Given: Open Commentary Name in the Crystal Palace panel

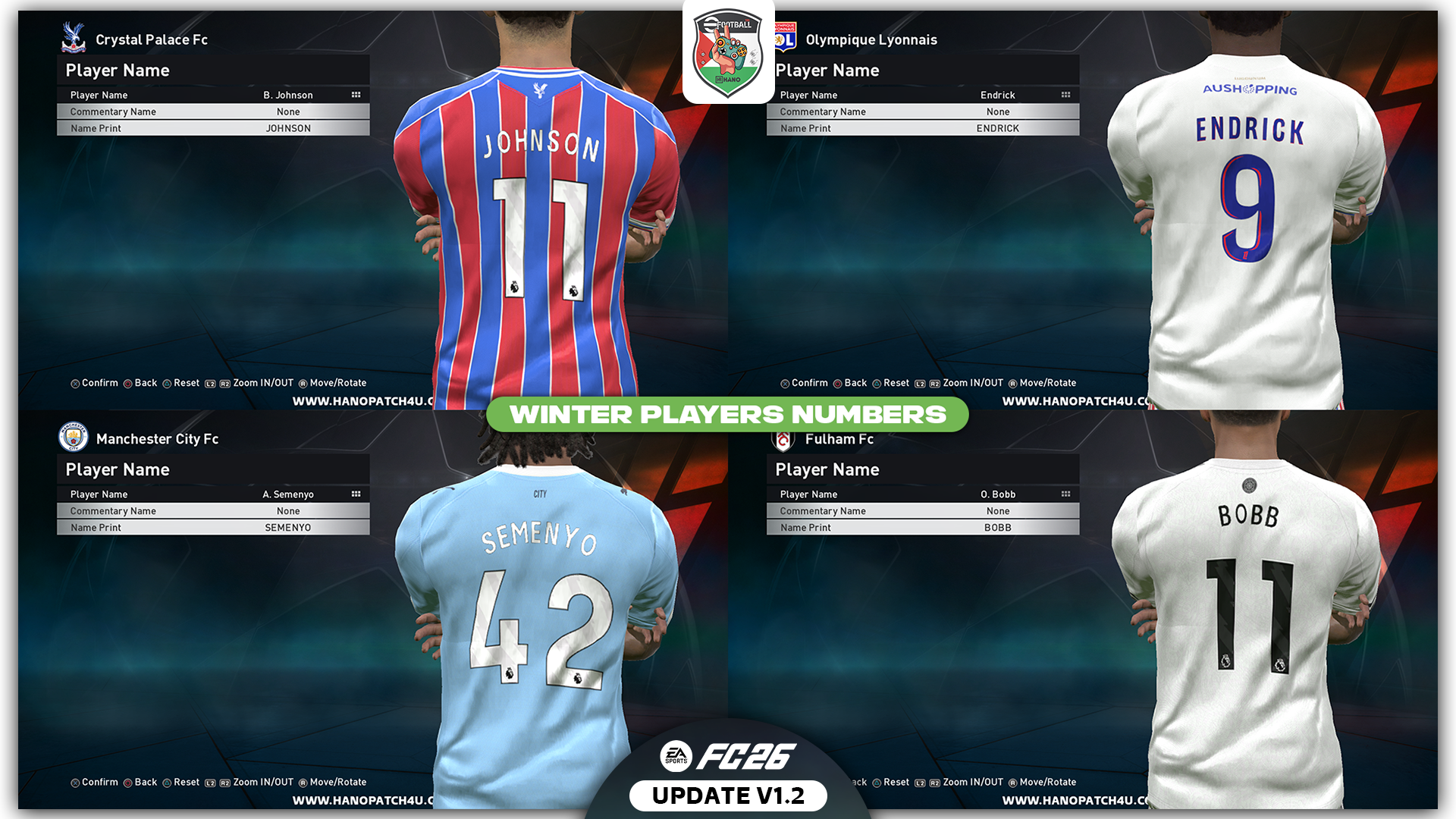Looking at the screenshot, I should tap(212, 111).
